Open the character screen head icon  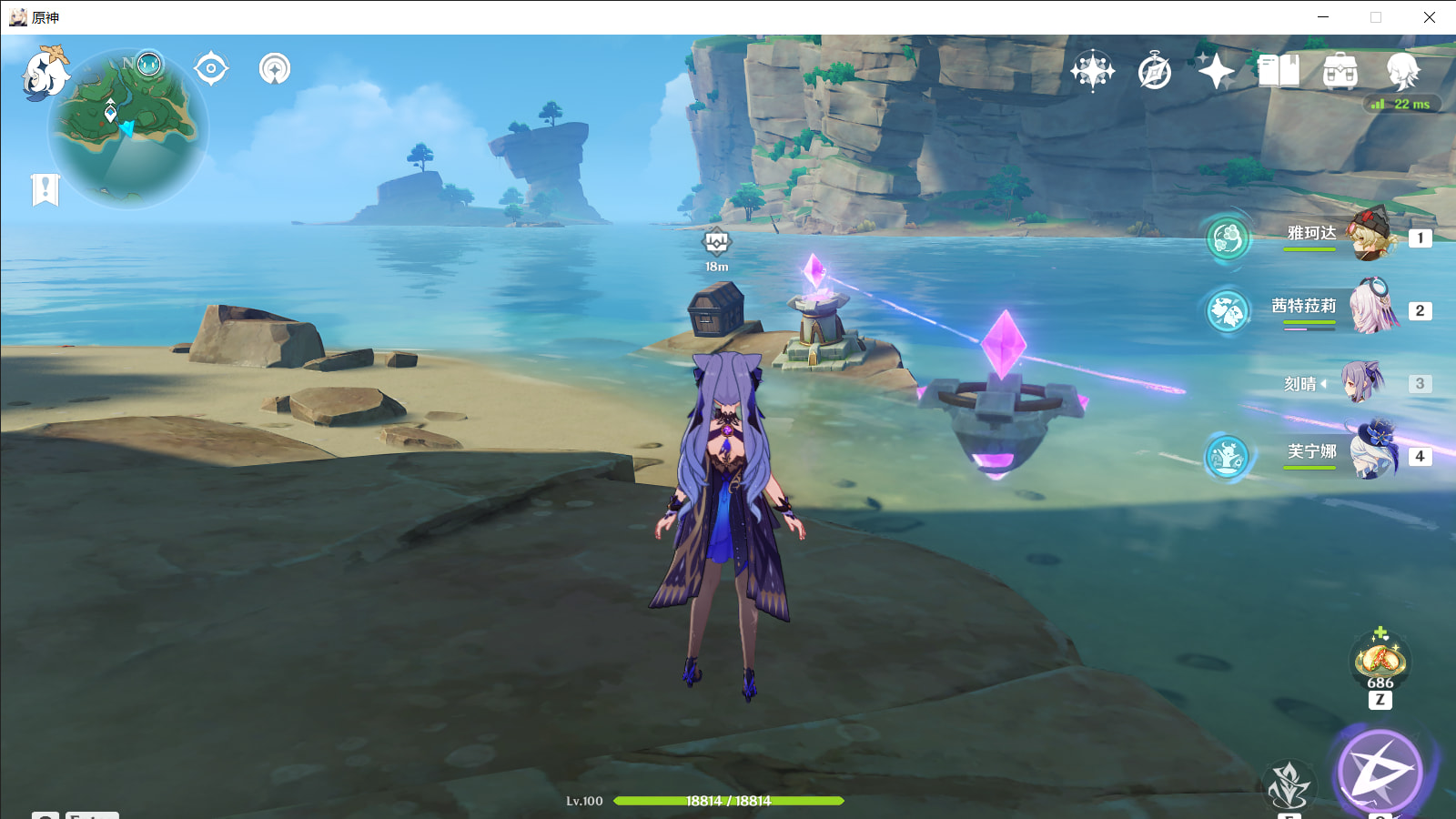[1401, 71]
